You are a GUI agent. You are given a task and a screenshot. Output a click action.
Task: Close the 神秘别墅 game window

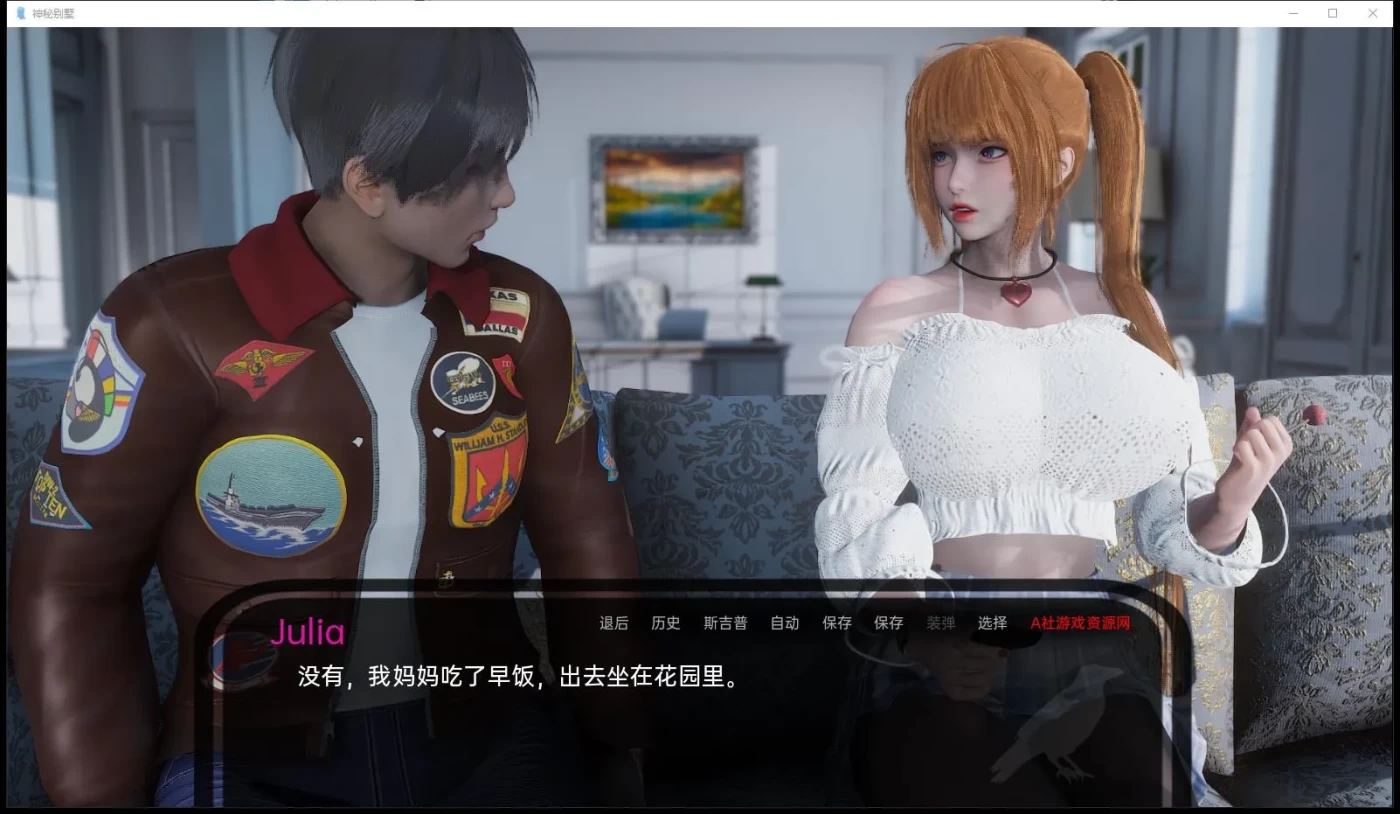[x=1373, y=13]
